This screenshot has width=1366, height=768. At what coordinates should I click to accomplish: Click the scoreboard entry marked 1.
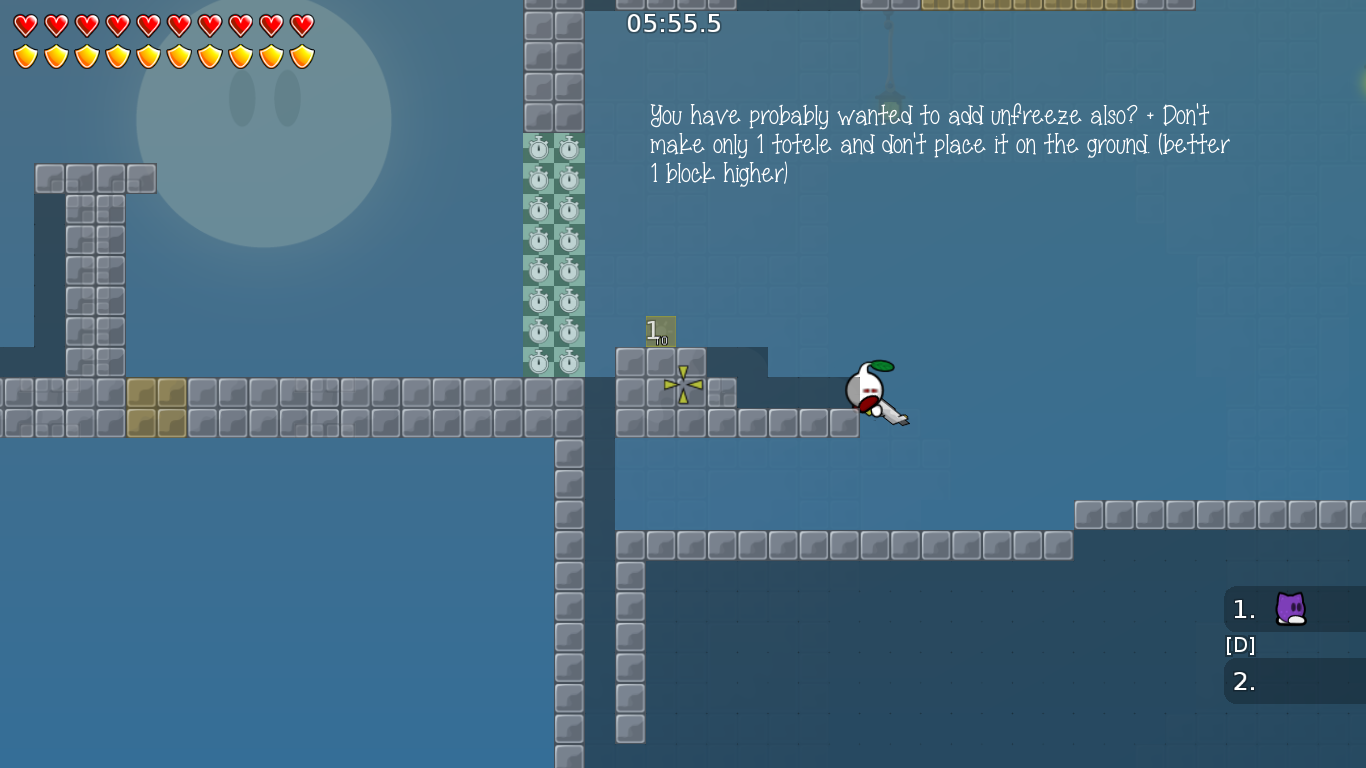point(1243,610)
